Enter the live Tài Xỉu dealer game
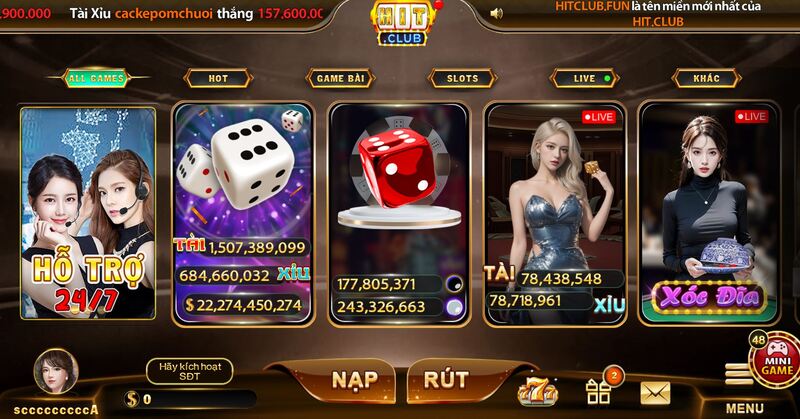Image resolution: width=800 pixels, height=419 pixels. point(553,213)
